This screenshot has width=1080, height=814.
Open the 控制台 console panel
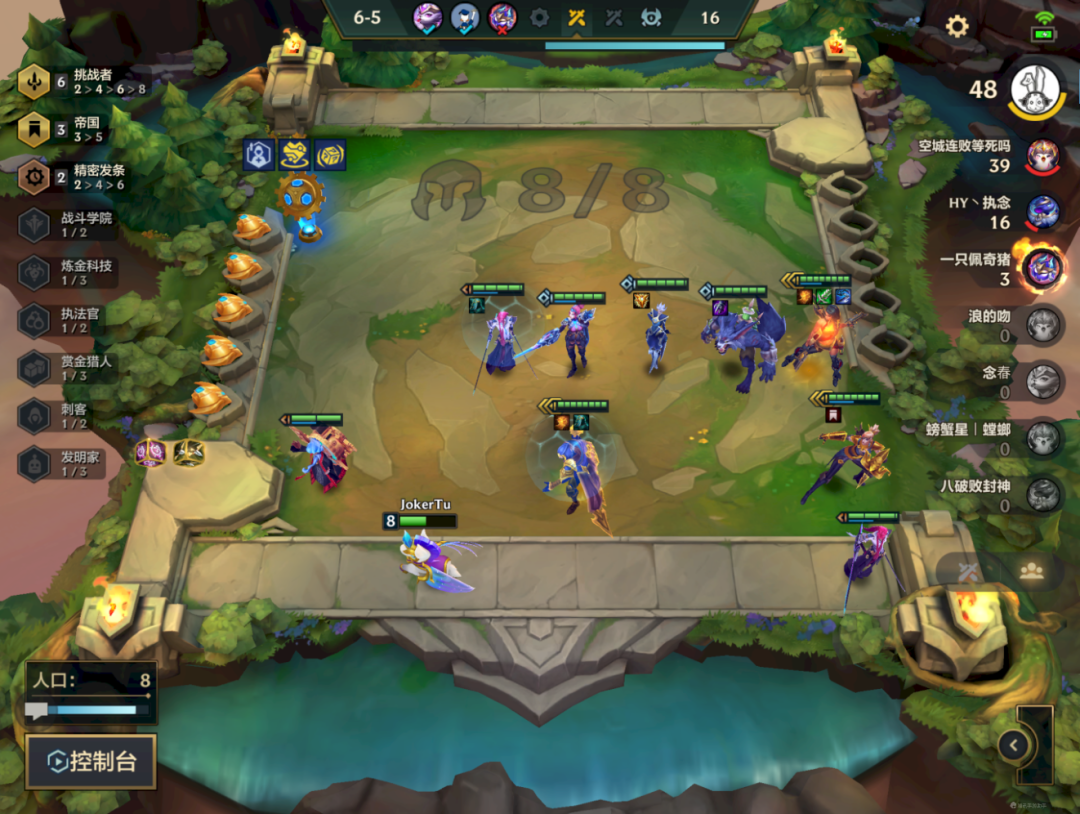[91, 762]
